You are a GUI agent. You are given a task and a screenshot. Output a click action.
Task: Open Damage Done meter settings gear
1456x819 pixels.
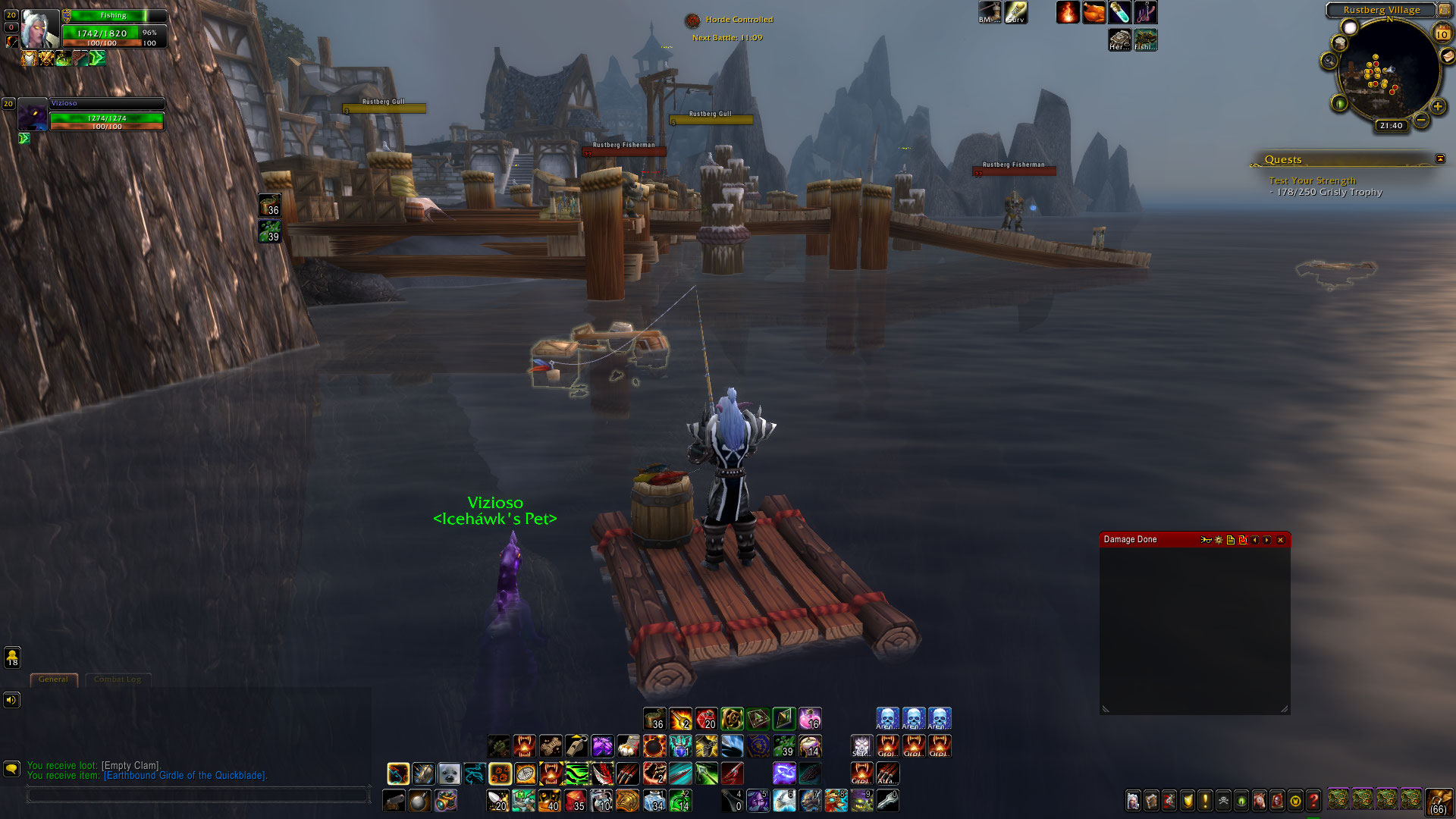[x=1219, y=540]
